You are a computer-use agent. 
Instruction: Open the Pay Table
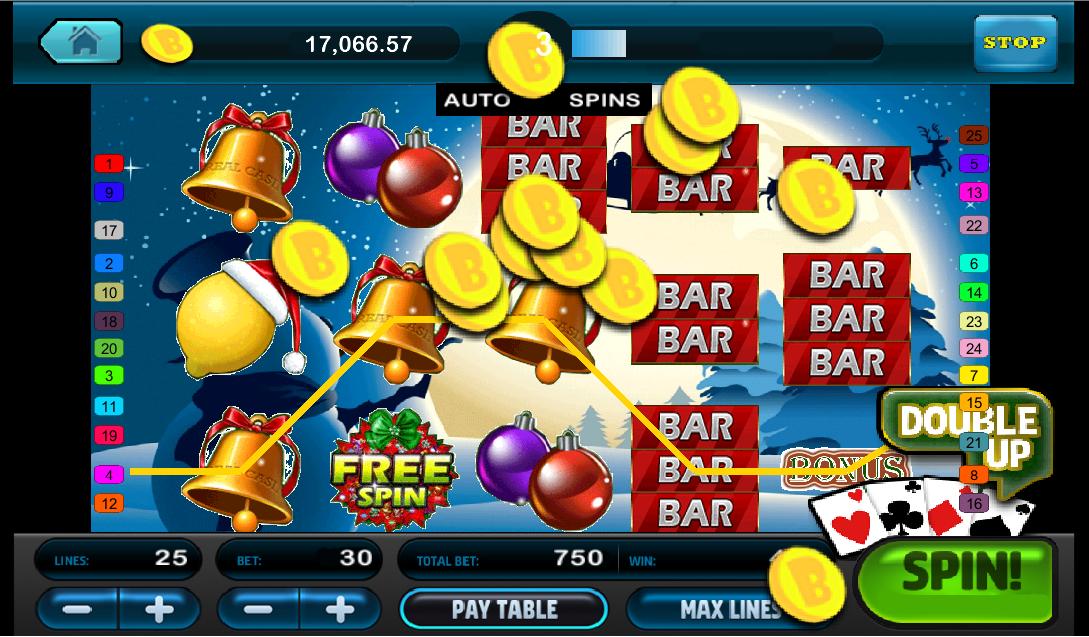click(x=503, y=608)
